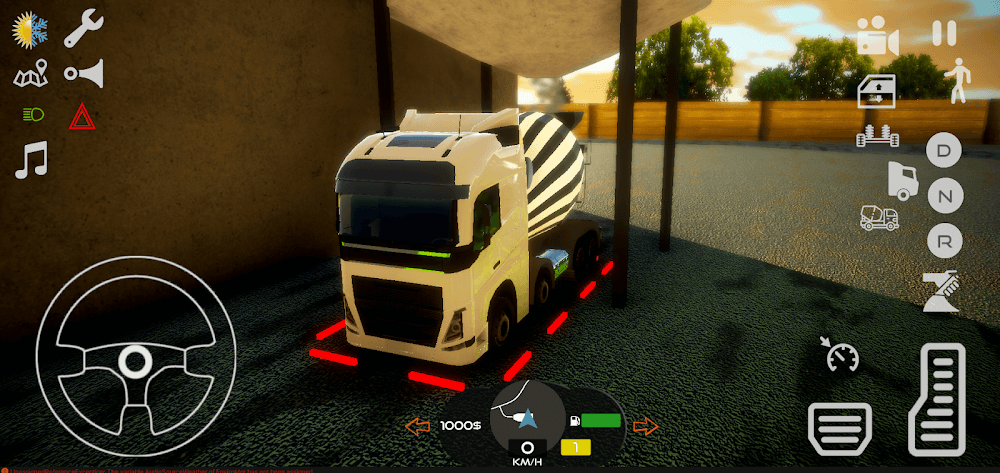Shift into Reverse gear
The width and height of the screenshot is (1000, 473).
[x=943, y=239]
